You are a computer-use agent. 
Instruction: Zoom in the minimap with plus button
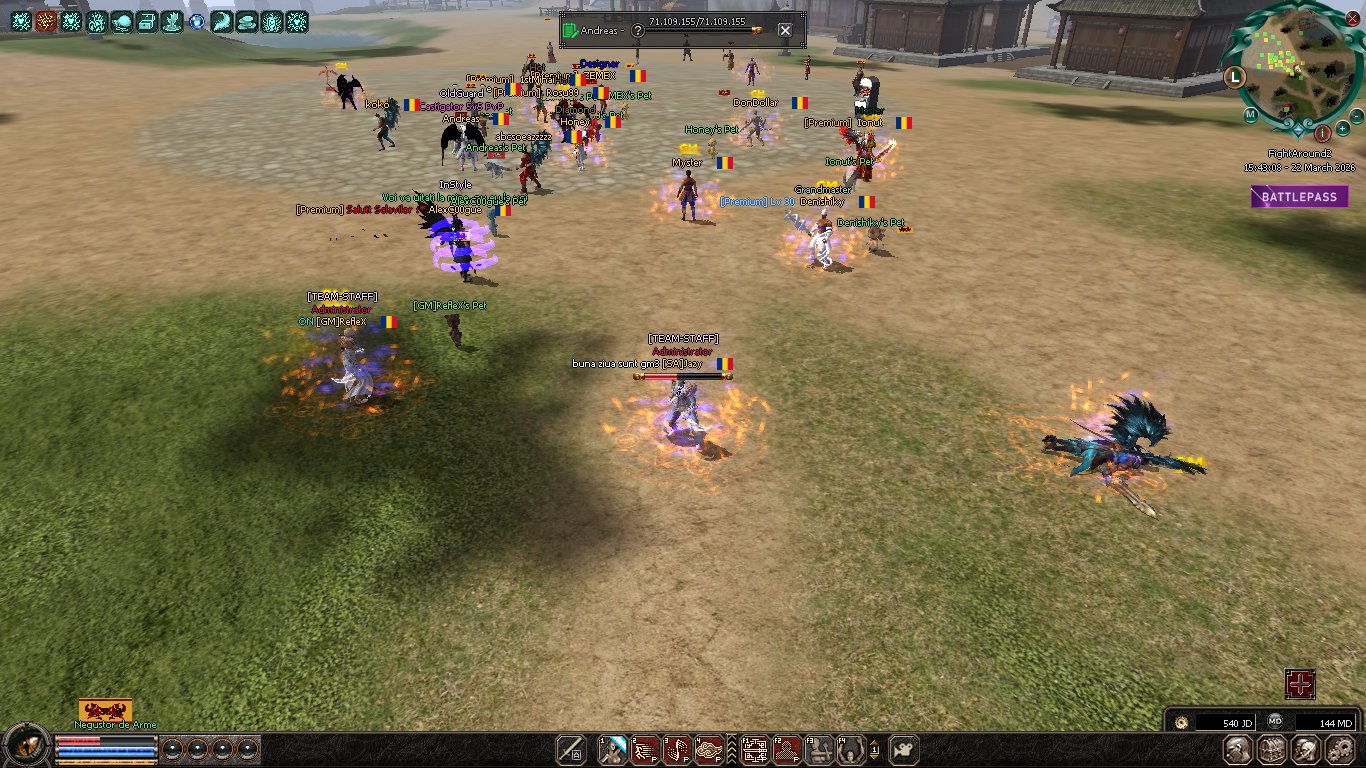(1342, 129)
